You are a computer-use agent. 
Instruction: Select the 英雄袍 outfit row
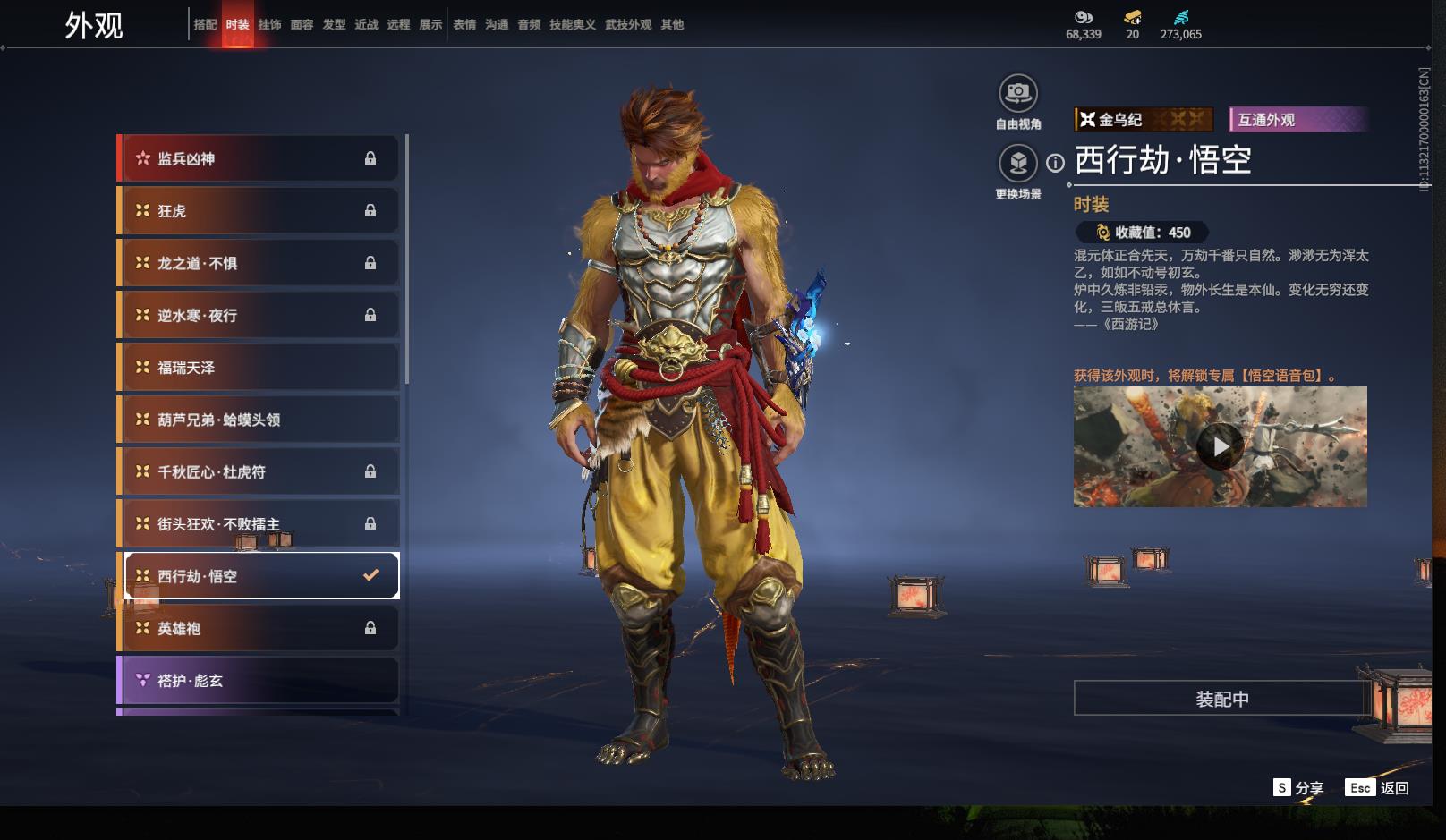[259, 629]
